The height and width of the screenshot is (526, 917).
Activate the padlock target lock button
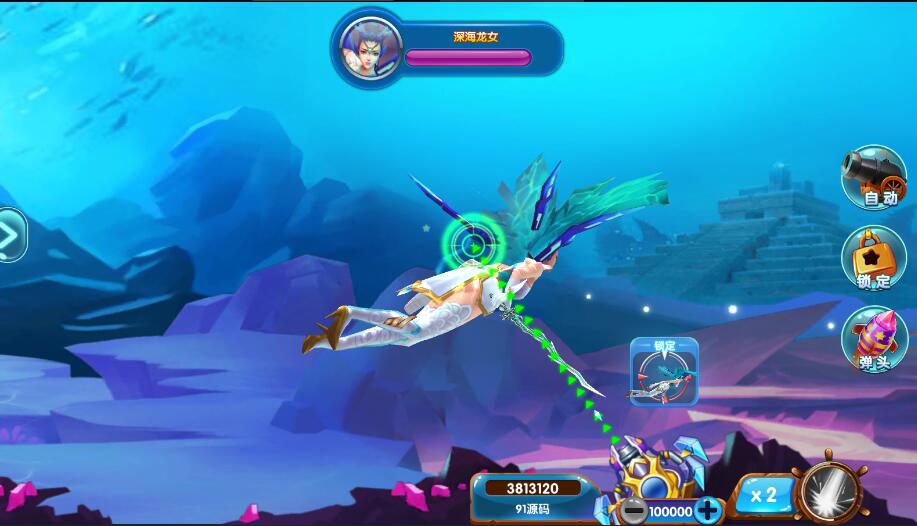(x=873, y=258)
